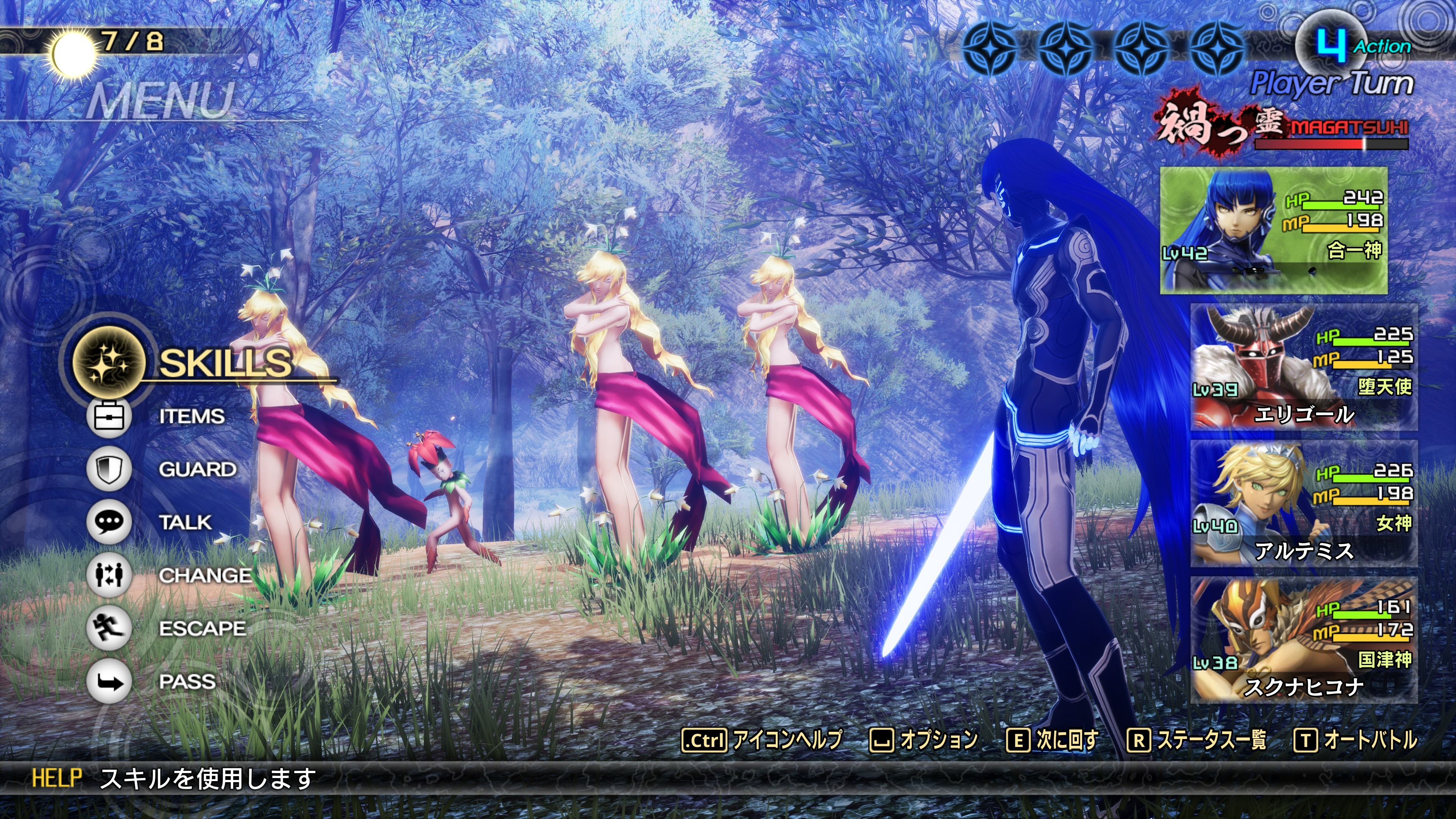Open the オプション options
Image resolution: width=1456 pixels, height=819 pixels.
tap(924, 740)
